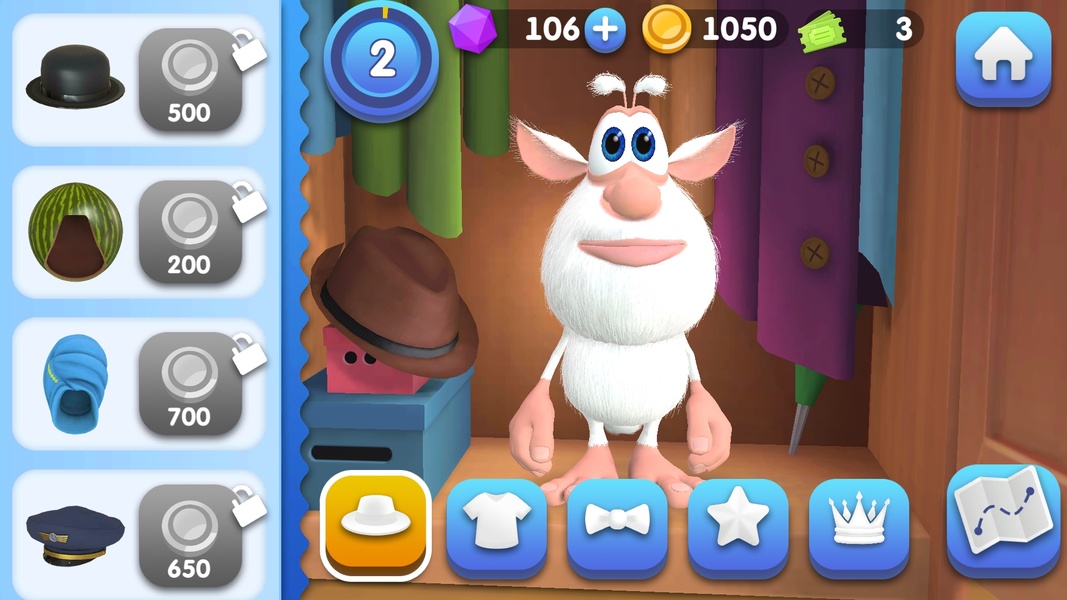Purchase the blue turban for 700
The height and width of the screenshot is (600, 1067).
pyautogui.click(x=190, y=384)
